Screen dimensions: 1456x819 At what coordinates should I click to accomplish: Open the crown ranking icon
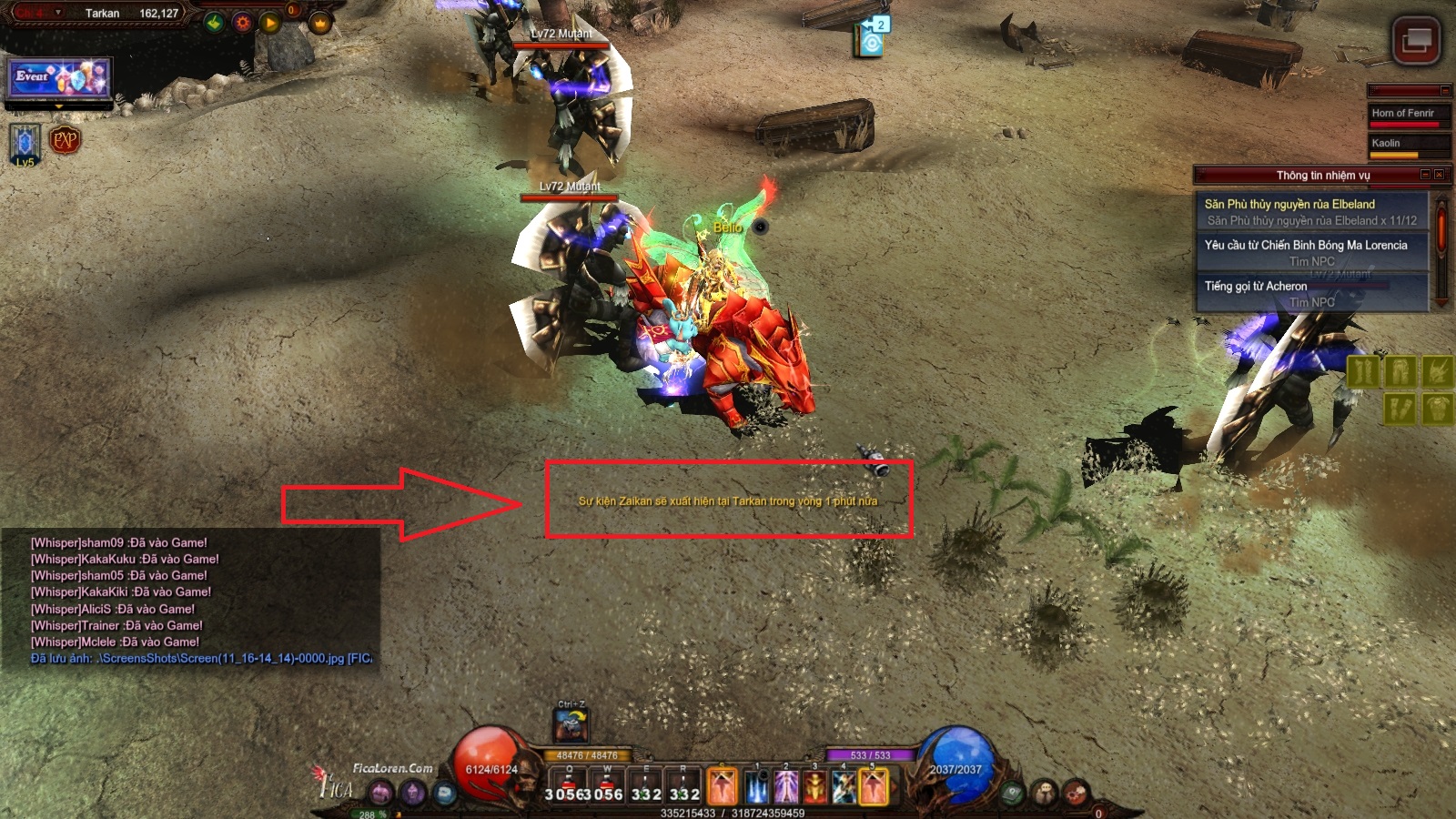319,23
